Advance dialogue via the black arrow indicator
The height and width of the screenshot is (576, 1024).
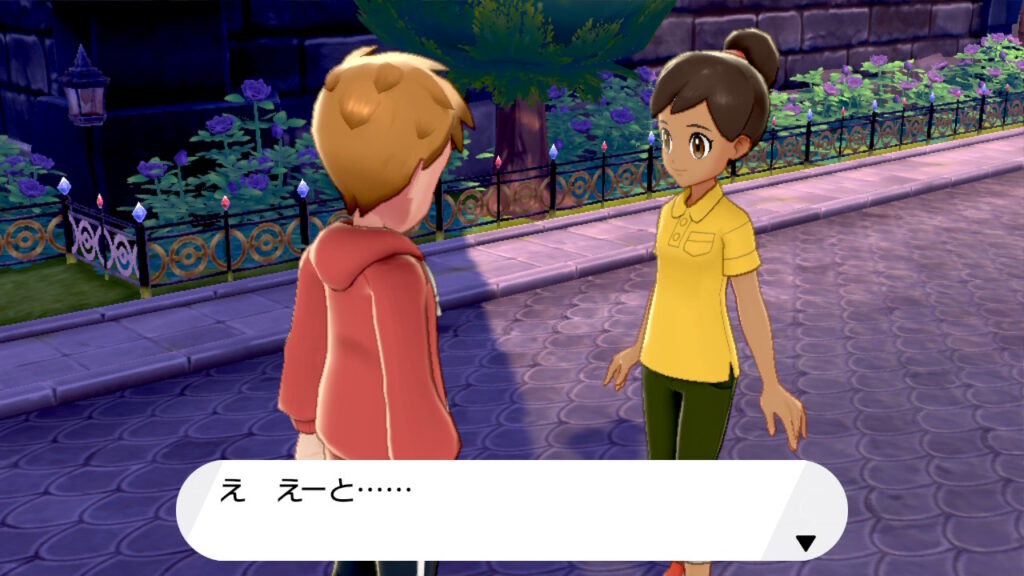[x=805, y=543]
